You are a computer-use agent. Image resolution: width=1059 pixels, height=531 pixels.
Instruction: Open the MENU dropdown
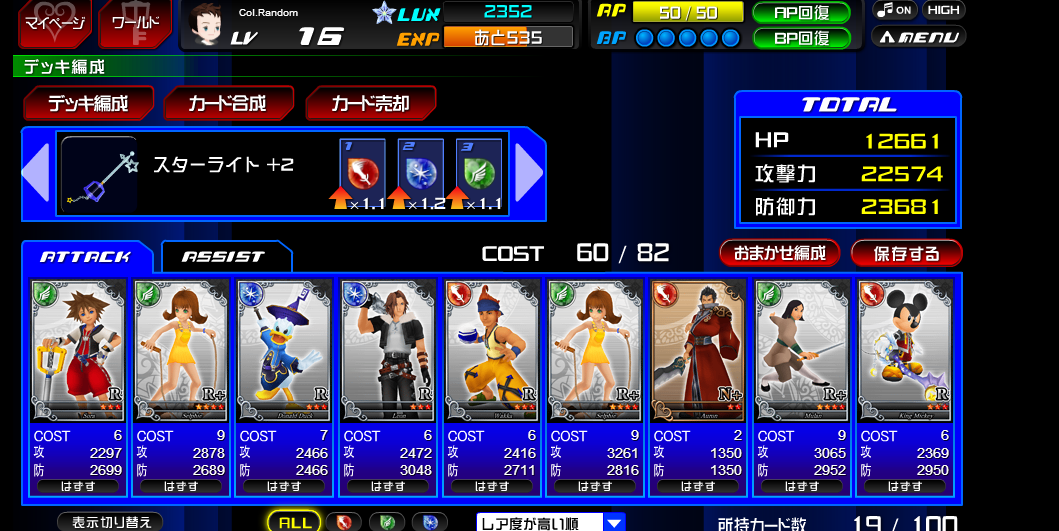tap(917, 37)
